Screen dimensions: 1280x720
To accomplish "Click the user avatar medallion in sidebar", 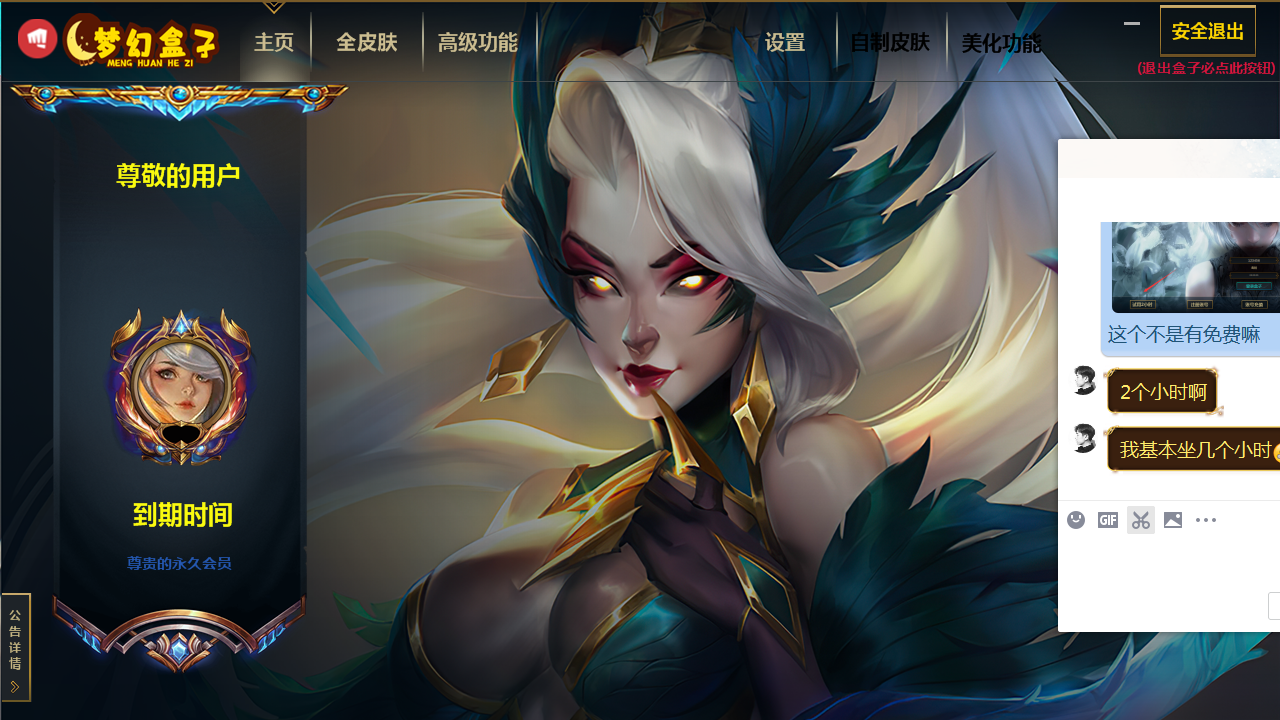I will (179, 385).
